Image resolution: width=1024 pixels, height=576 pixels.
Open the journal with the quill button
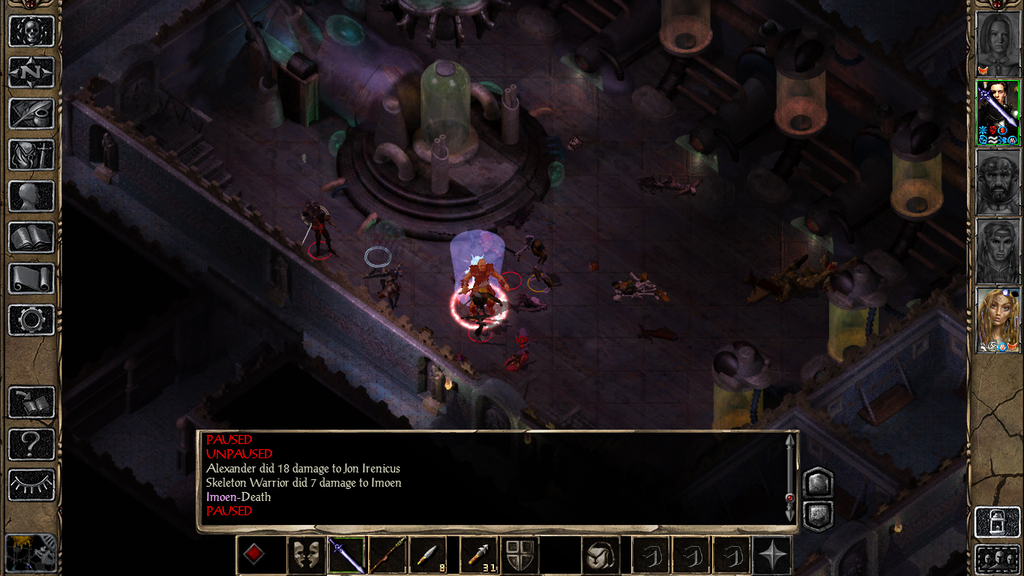click(x=31, y=113)
